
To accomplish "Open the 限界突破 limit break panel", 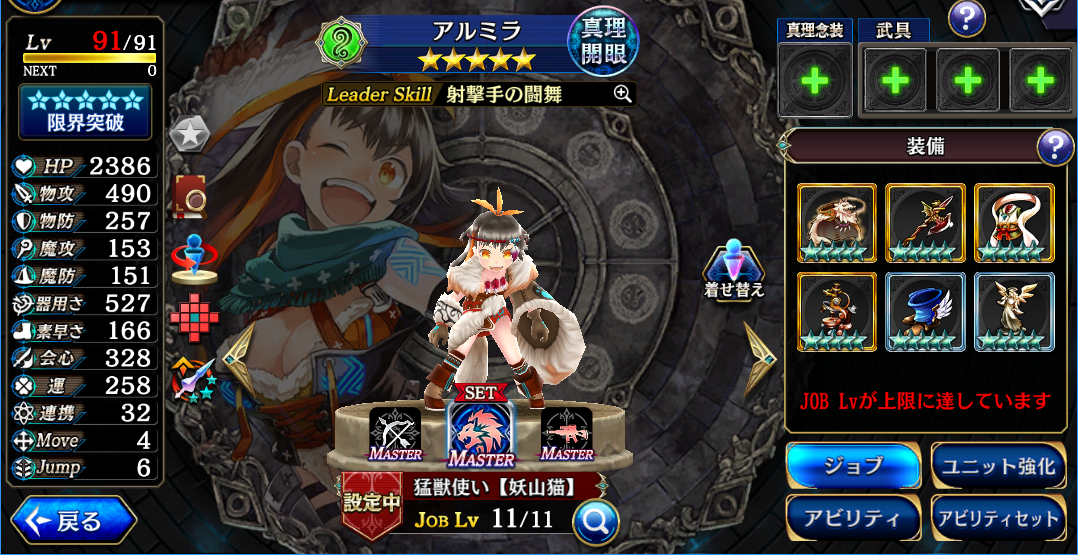I will (x=85, y=111).
